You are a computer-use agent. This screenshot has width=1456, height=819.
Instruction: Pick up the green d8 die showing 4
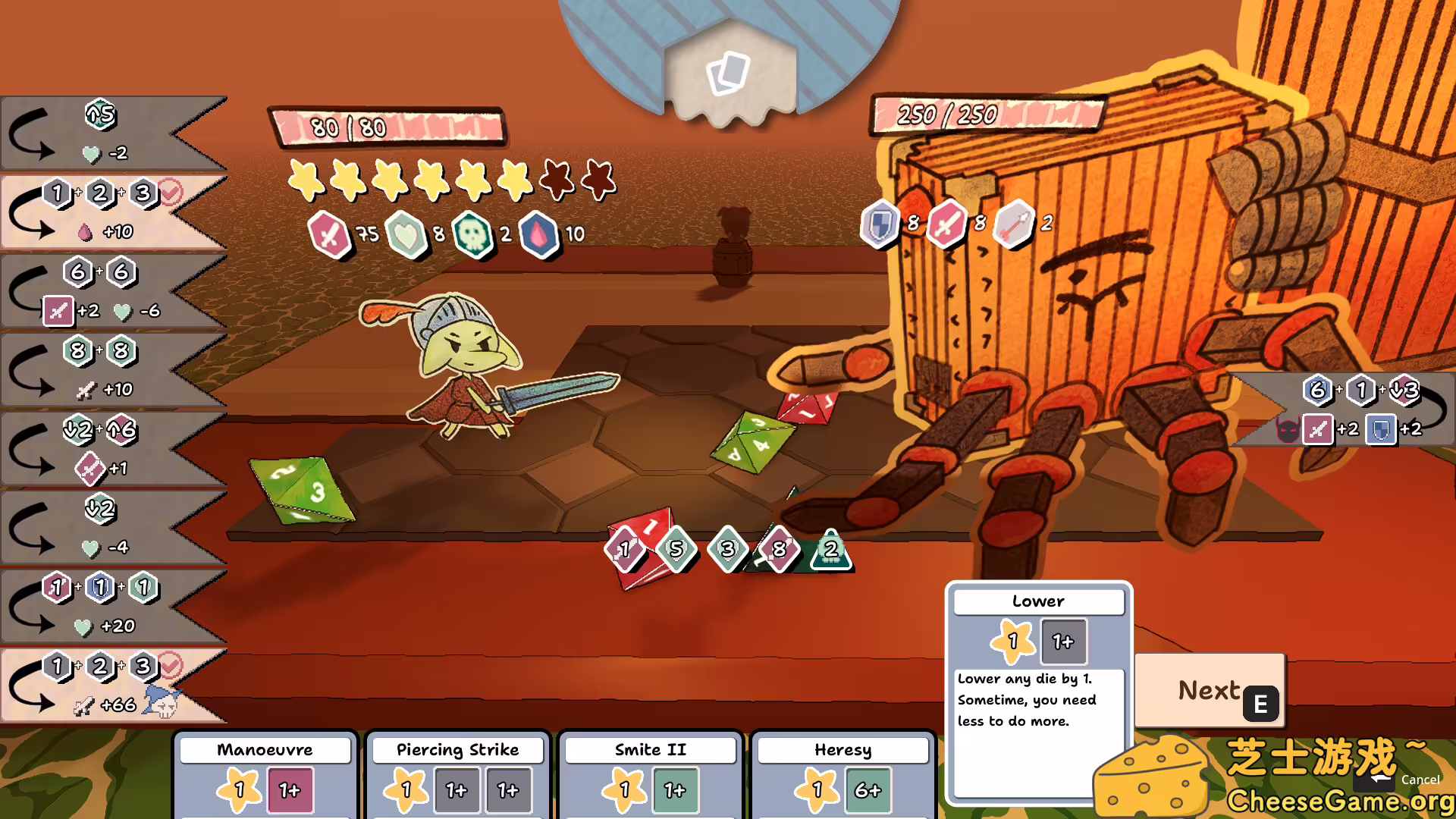(758, 443)
